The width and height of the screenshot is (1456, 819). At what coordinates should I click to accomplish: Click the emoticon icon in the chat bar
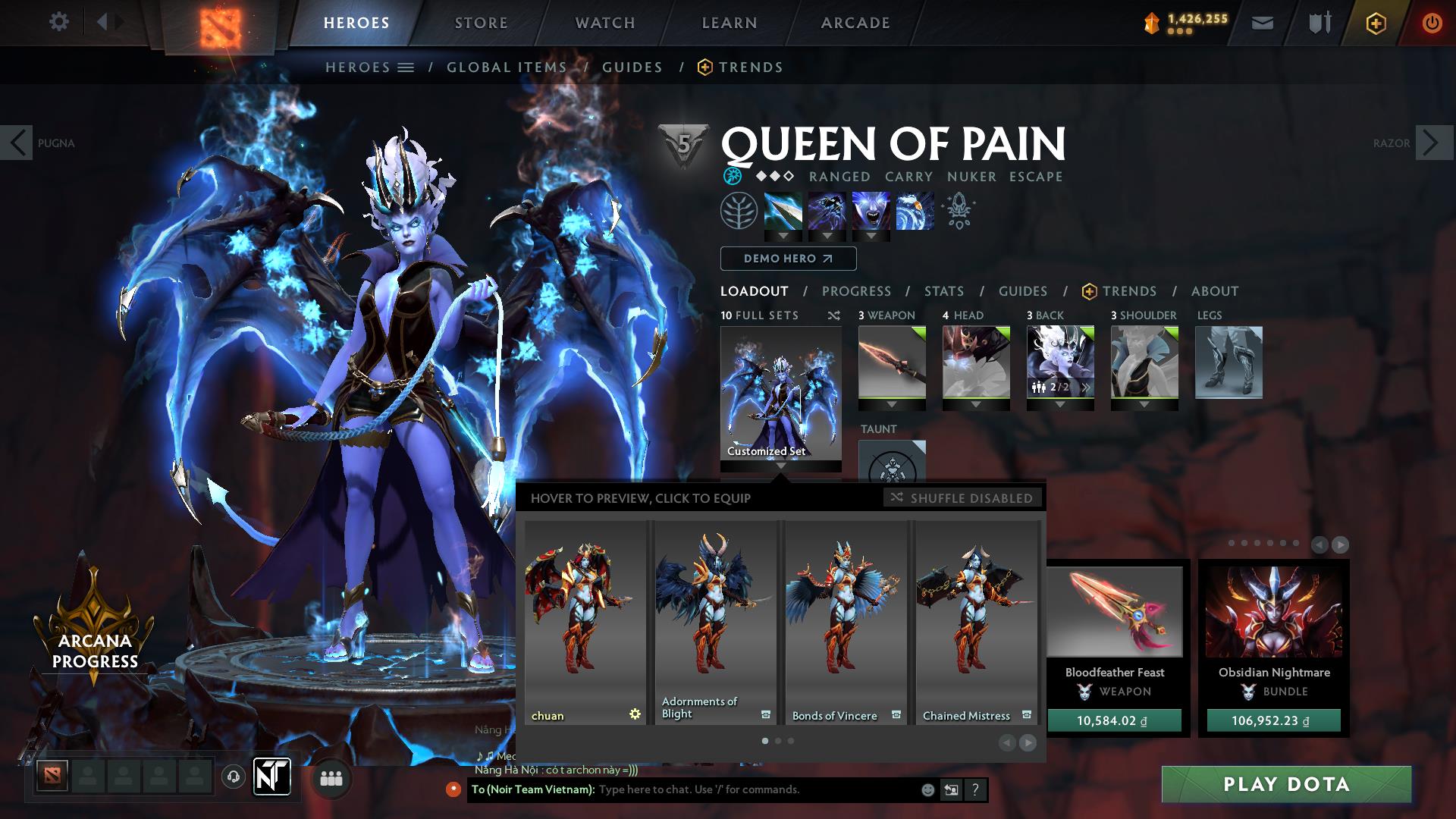[926, 789]
